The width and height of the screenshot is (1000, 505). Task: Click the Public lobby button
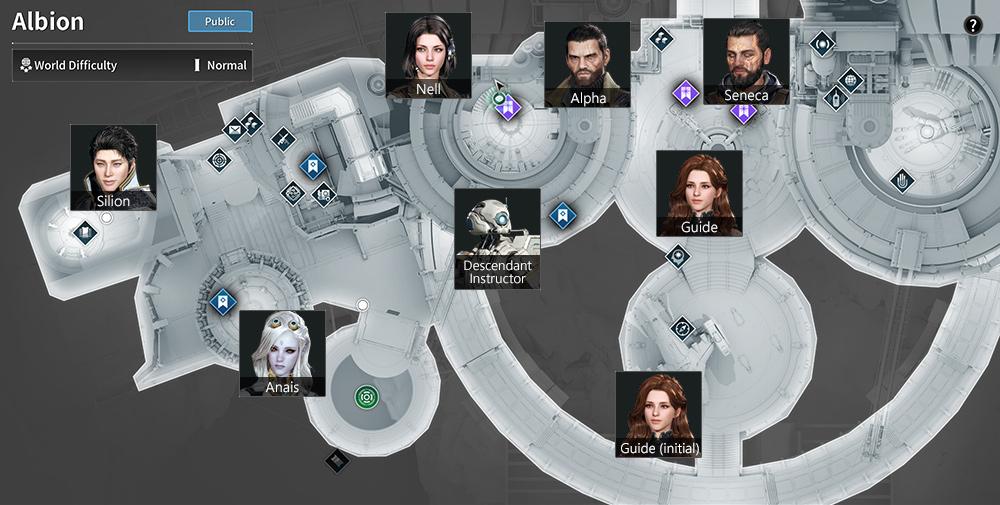click(x=220, y=21)
